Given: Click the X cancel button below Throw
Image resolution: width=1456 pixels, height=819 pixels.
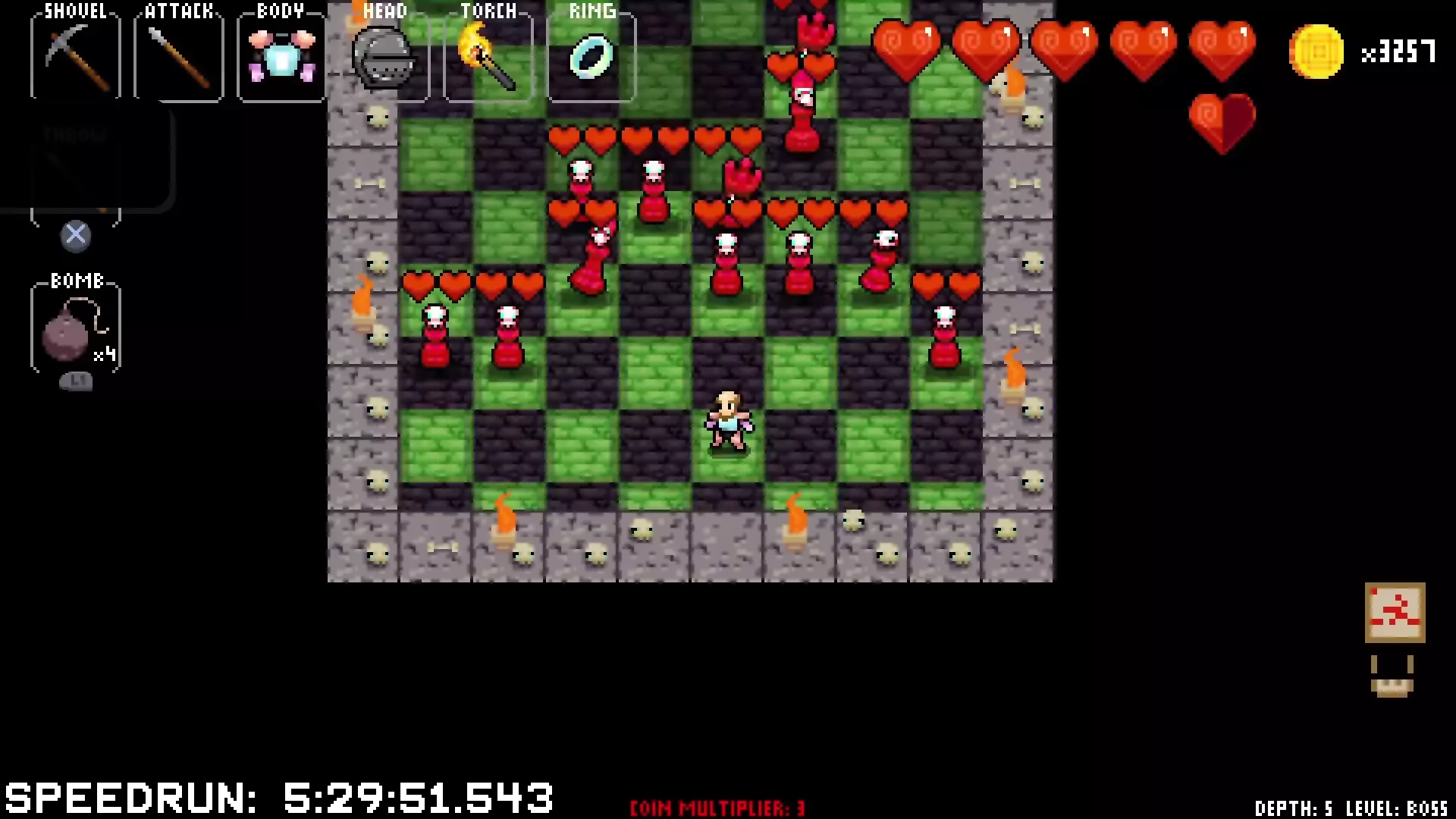Looking at the screenshot, I should click(75, 235).
